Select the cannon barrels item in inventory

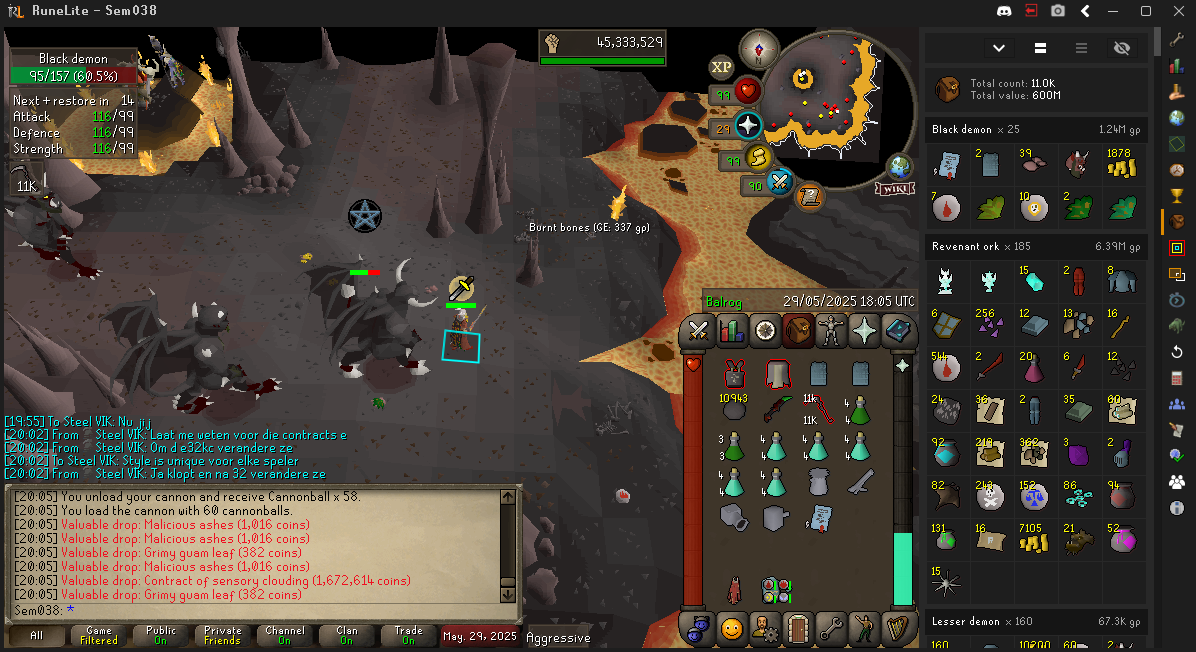pyautogui.click(x=733, y=516)
